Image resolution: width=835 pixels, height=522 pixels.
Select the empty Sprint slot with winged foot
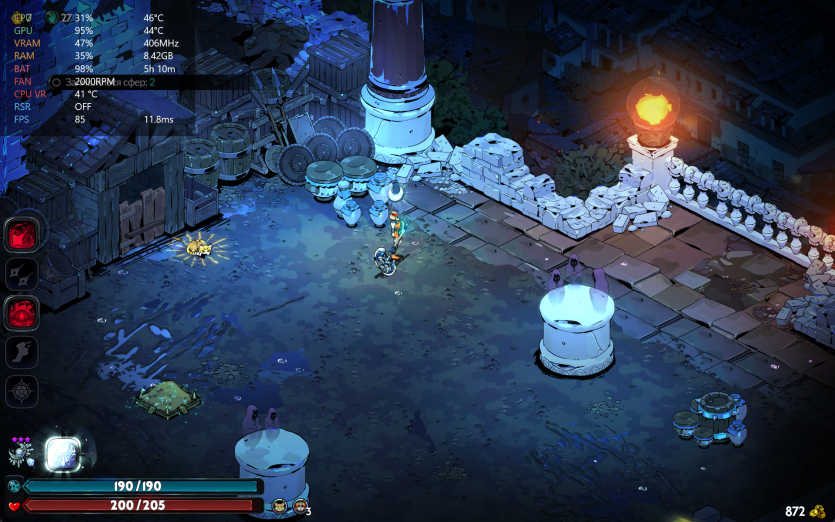tap(22, 352)
